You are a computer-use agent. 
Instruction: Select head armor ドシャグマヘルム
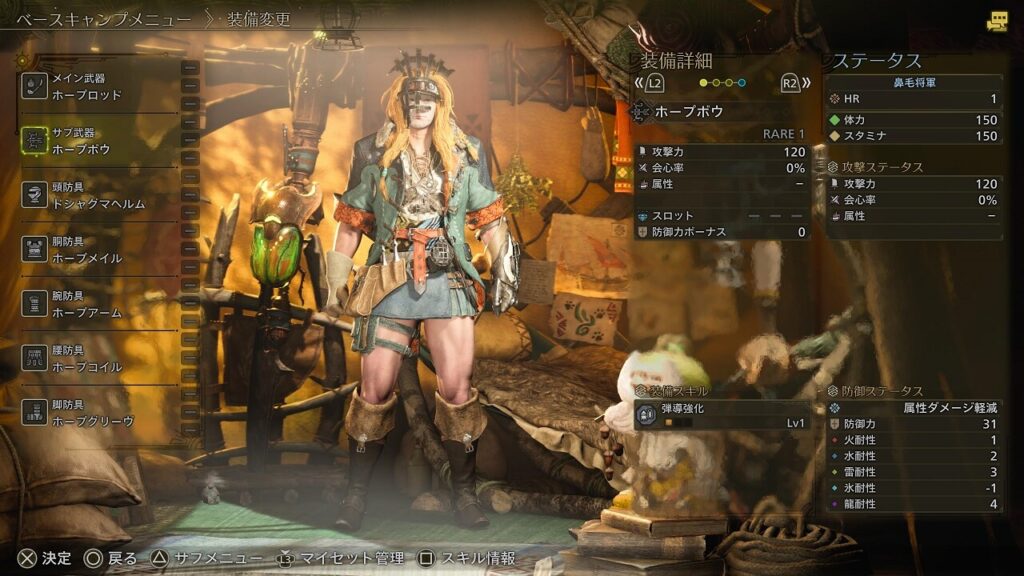pos(100,196)
